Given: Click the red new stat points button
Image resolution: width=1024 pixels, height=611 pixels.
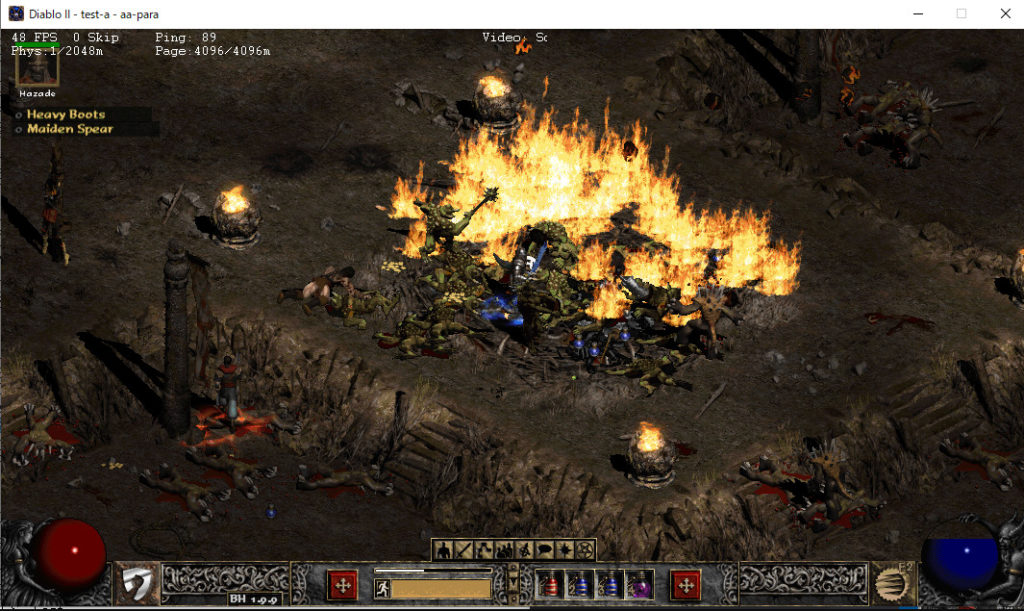Looking at the screenshot, I should pyautogui.click(x=343, y=584).
